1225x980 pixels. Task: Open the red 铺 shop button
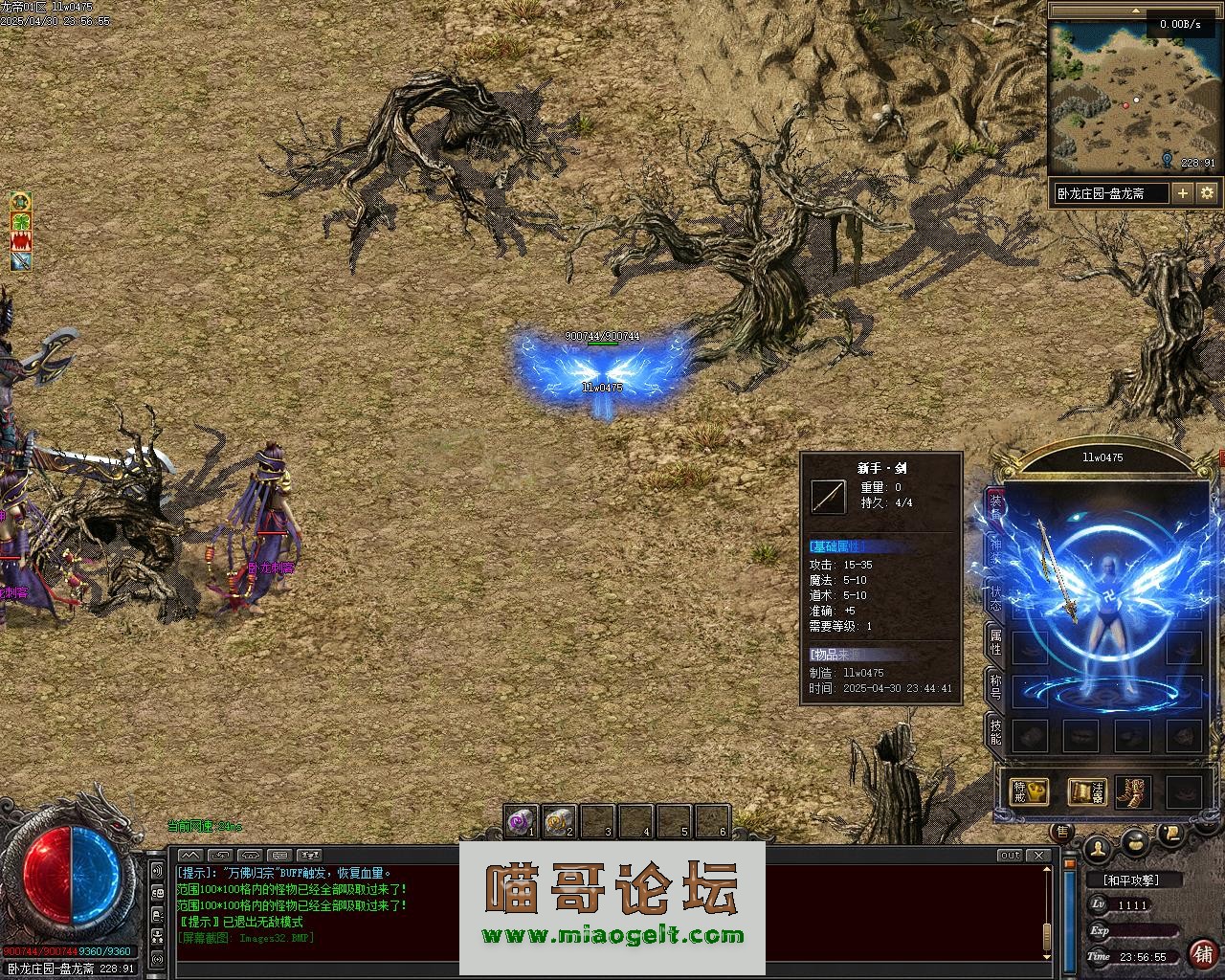pos(1202,953)
